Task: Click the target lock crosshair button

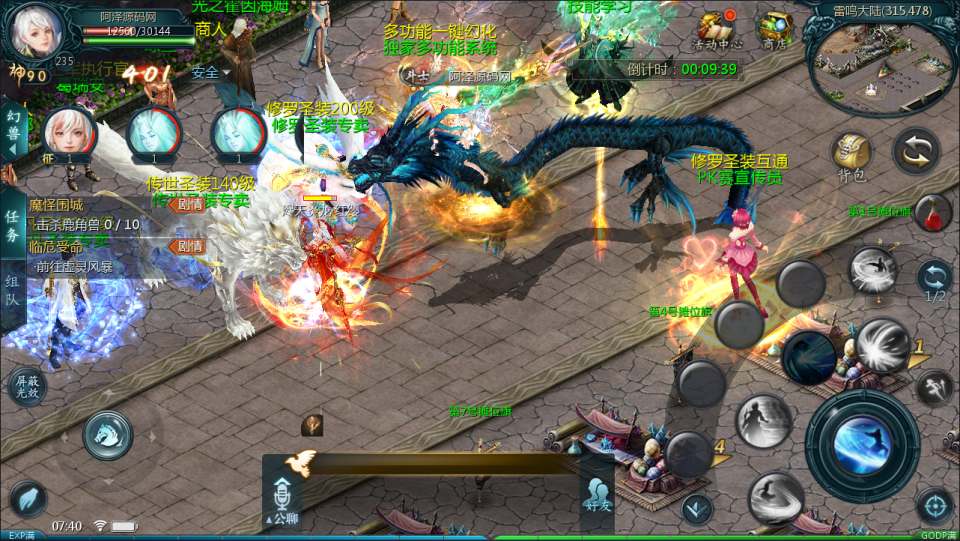Action: point(935,505)
